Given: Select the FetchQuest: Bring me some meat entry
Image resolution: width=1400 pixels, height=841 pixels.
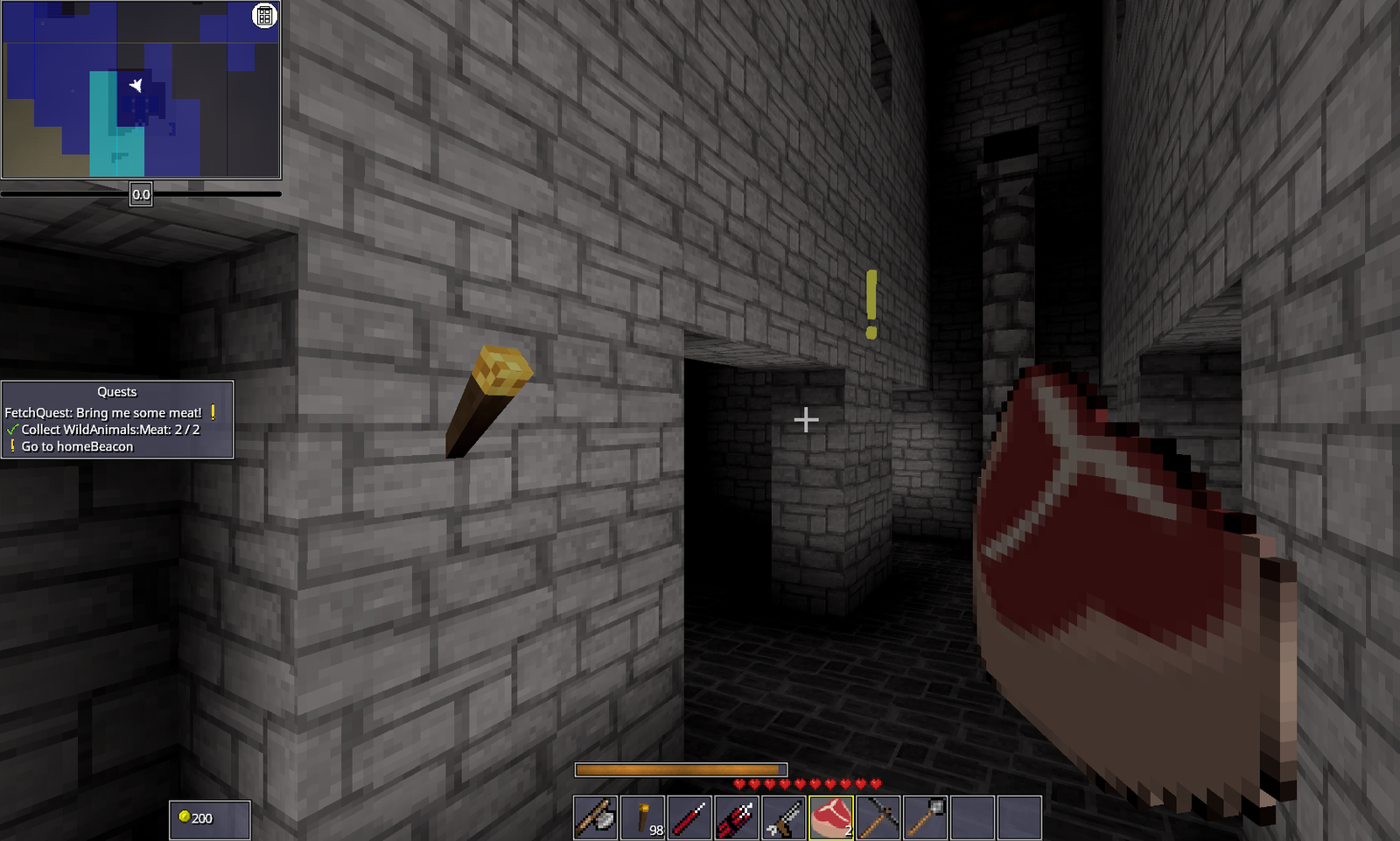Looking at the screenshot, I should pos(103,412).
